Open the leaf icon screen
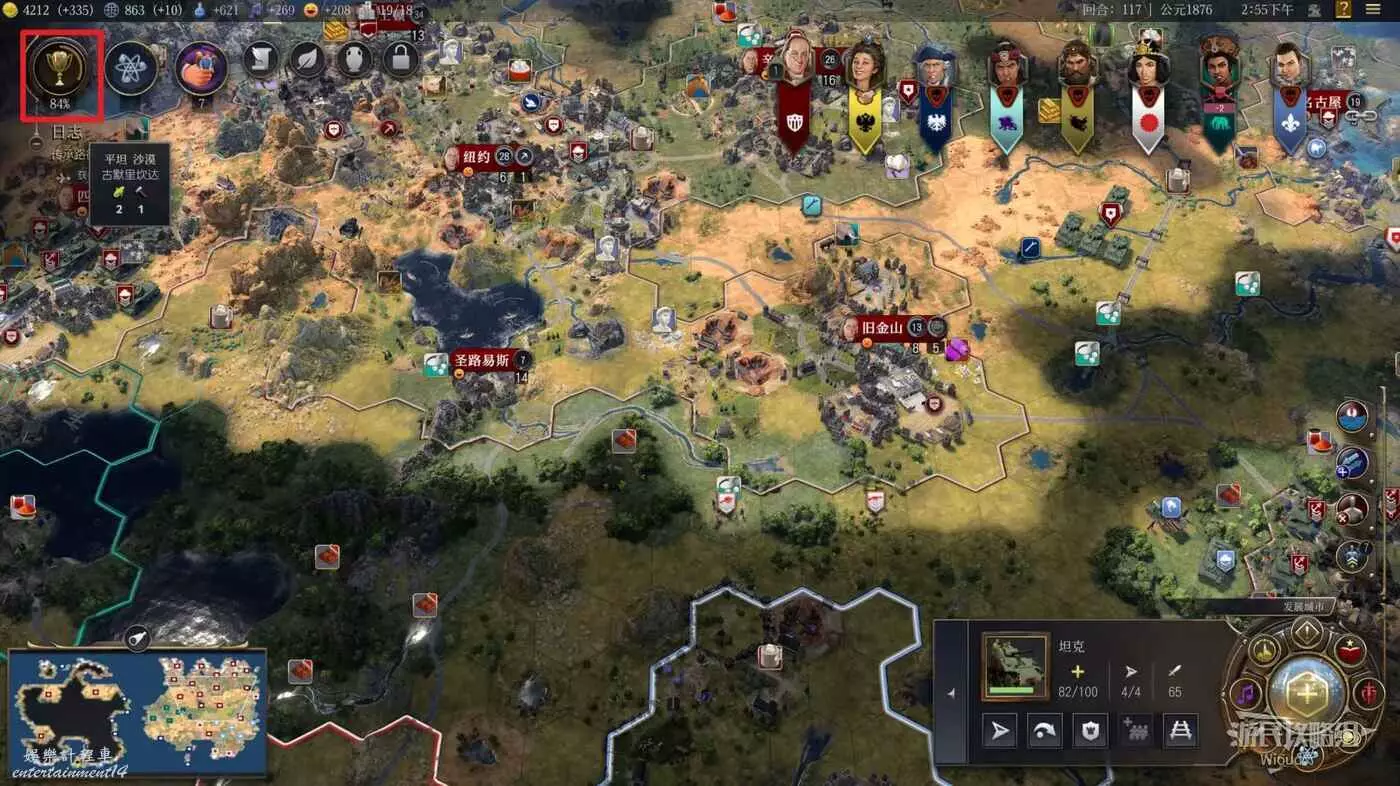This screenshot has width=1400, height=786. (308, 60)
